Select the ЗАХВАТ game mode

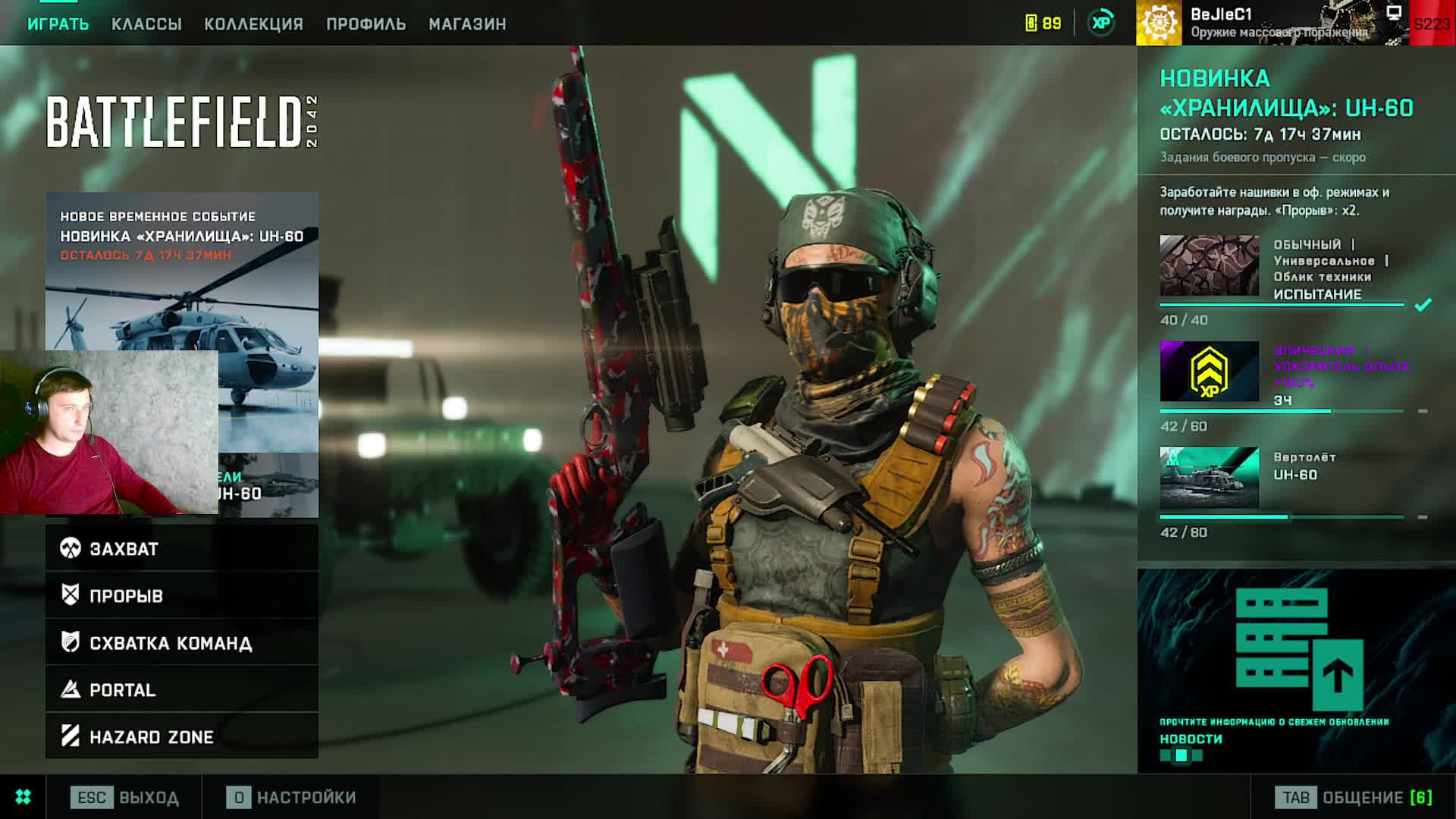182,548
